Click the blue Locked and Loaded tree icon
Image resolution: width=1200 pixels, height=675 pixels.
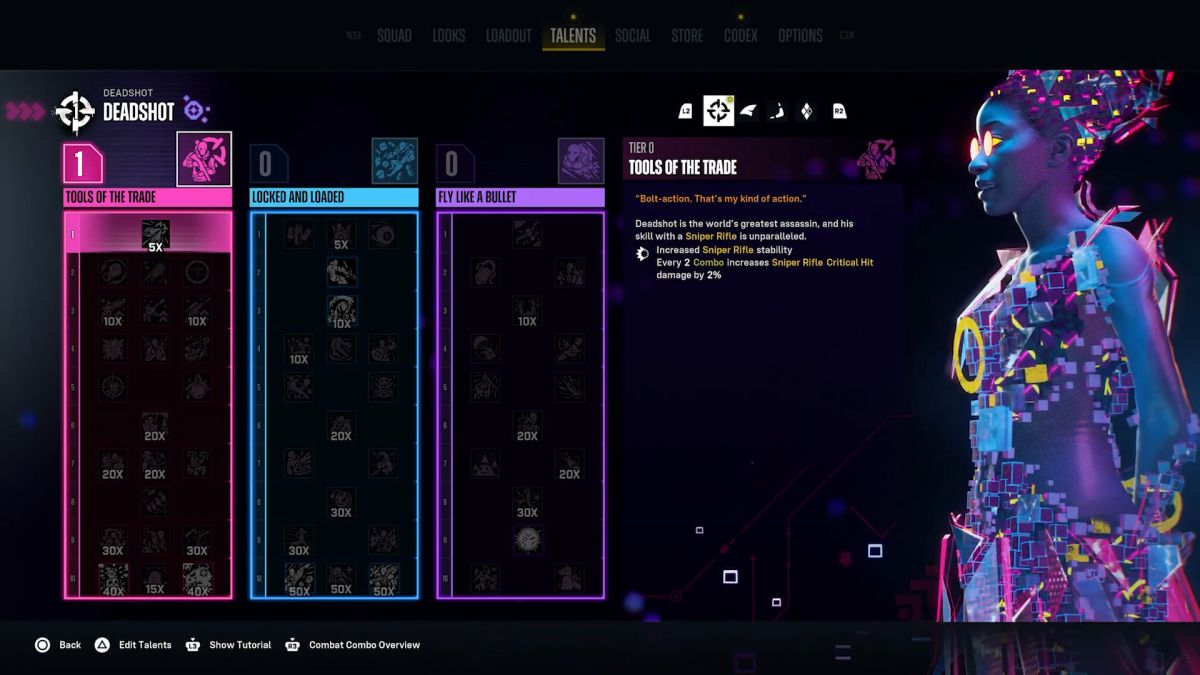[x=394, y=160]
